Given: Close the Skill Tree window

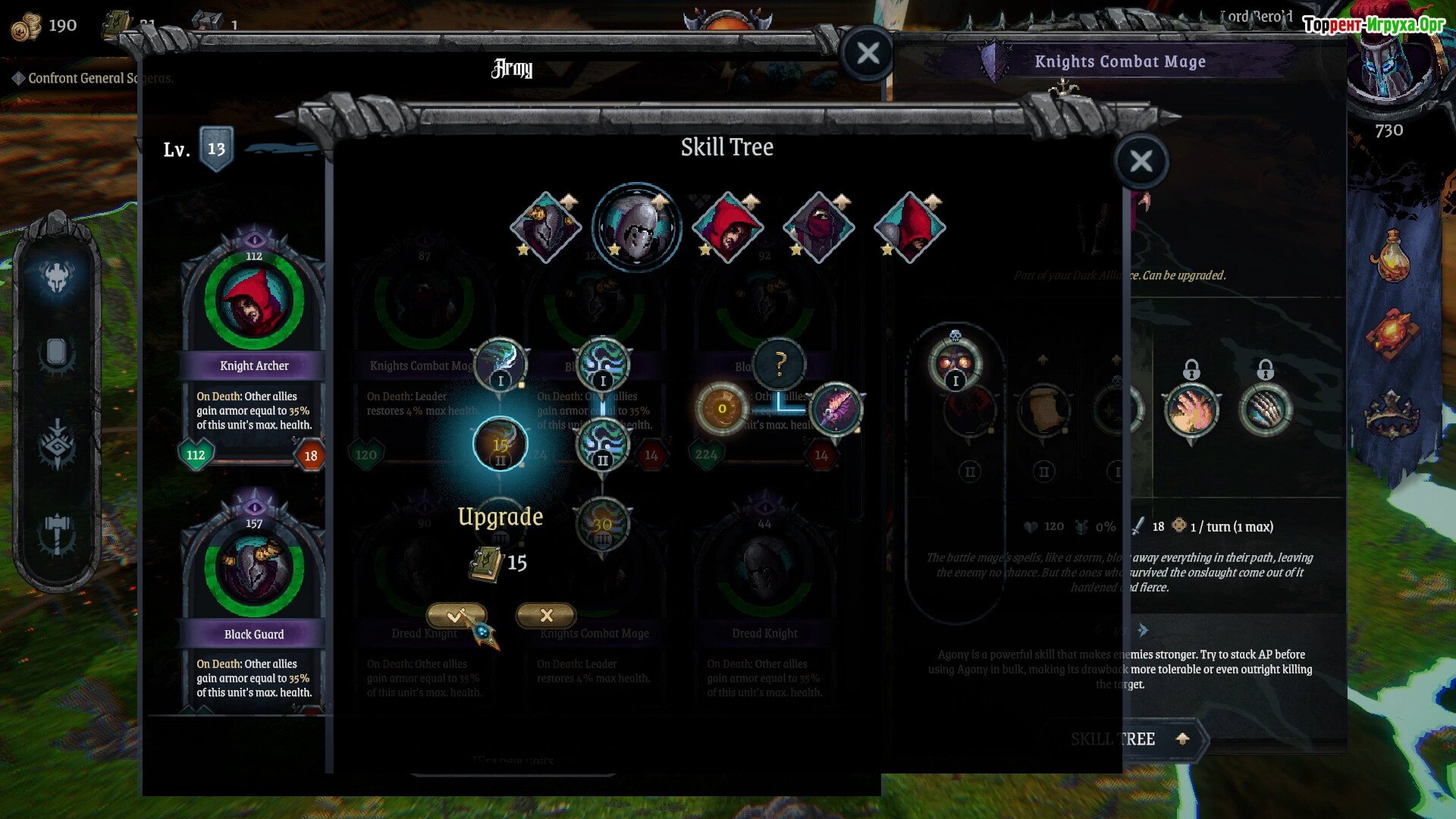Looking at the screenshot, I should (1141, 161).
